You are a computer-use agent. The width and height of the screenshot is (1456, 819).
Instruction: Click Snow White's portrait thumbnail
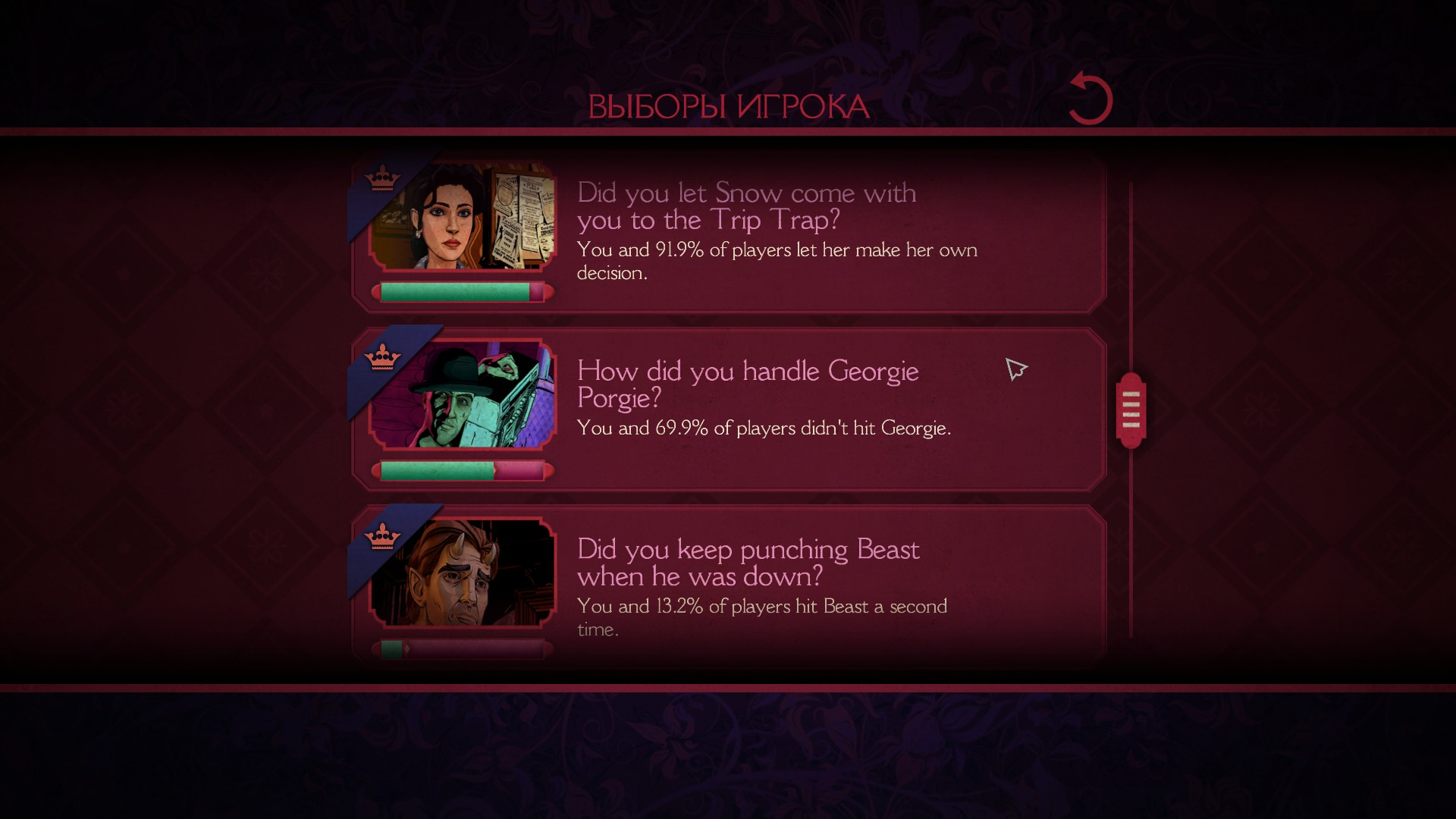[x=463, y=218]
